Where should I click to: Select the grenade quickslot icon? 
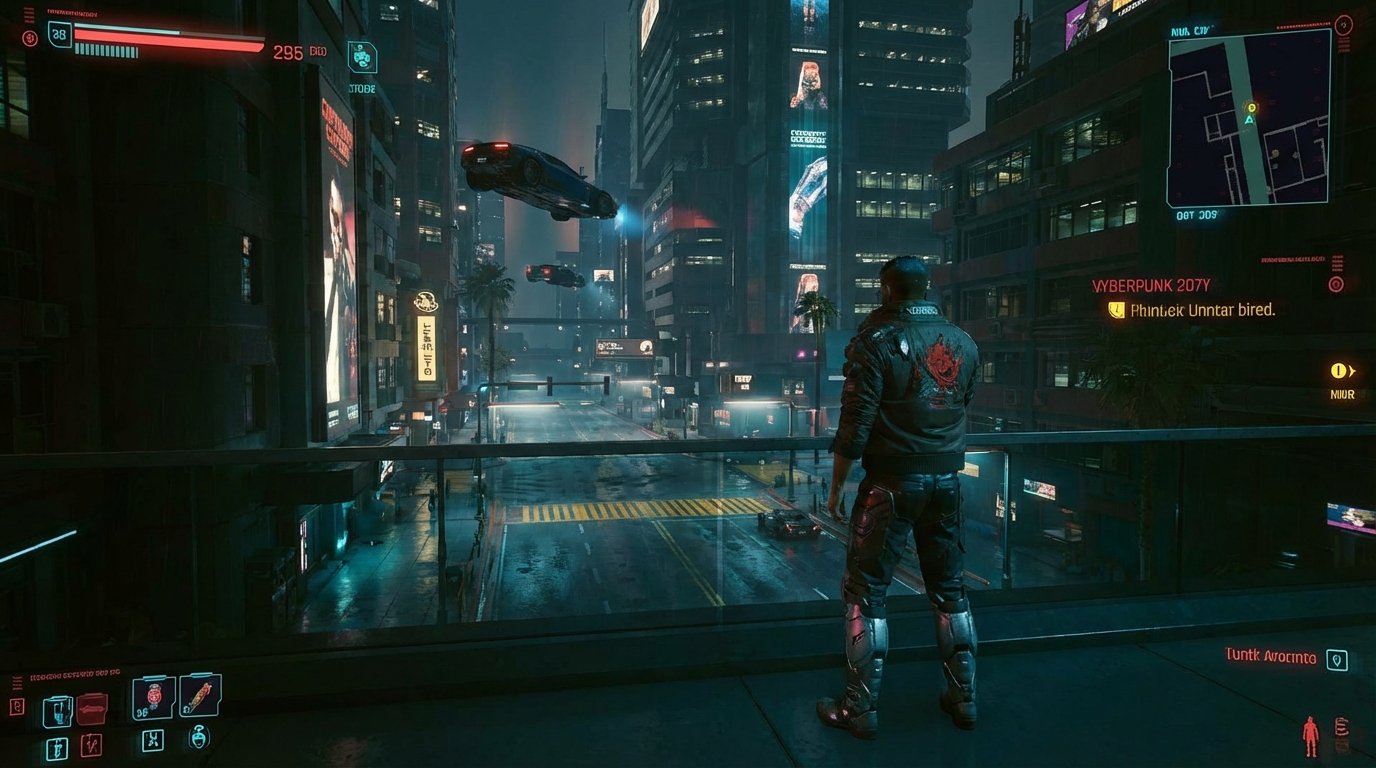154,697
